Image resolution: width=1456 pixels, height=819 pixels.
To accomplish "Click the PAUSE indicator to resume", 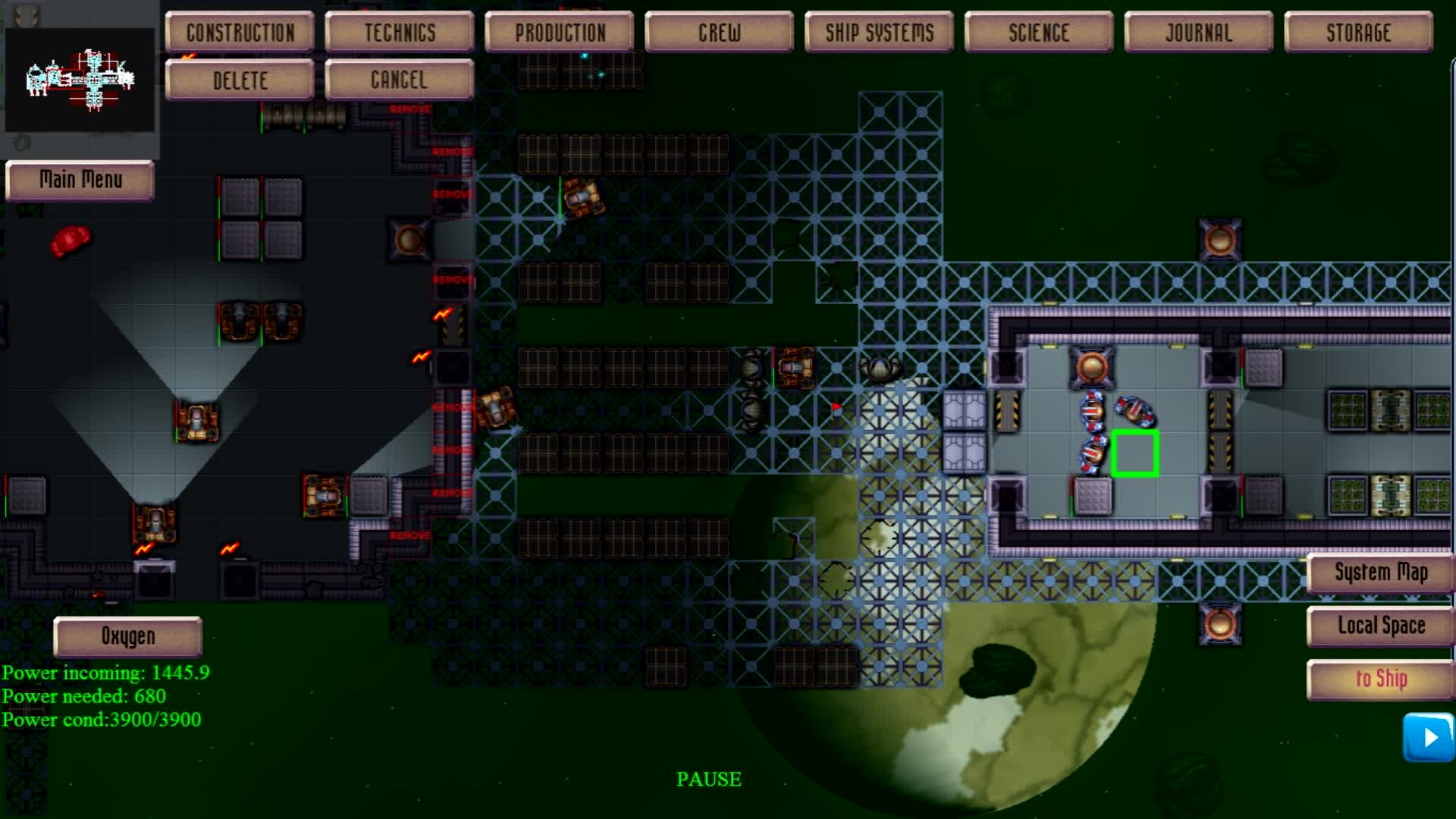I will (x=709, y=778).
